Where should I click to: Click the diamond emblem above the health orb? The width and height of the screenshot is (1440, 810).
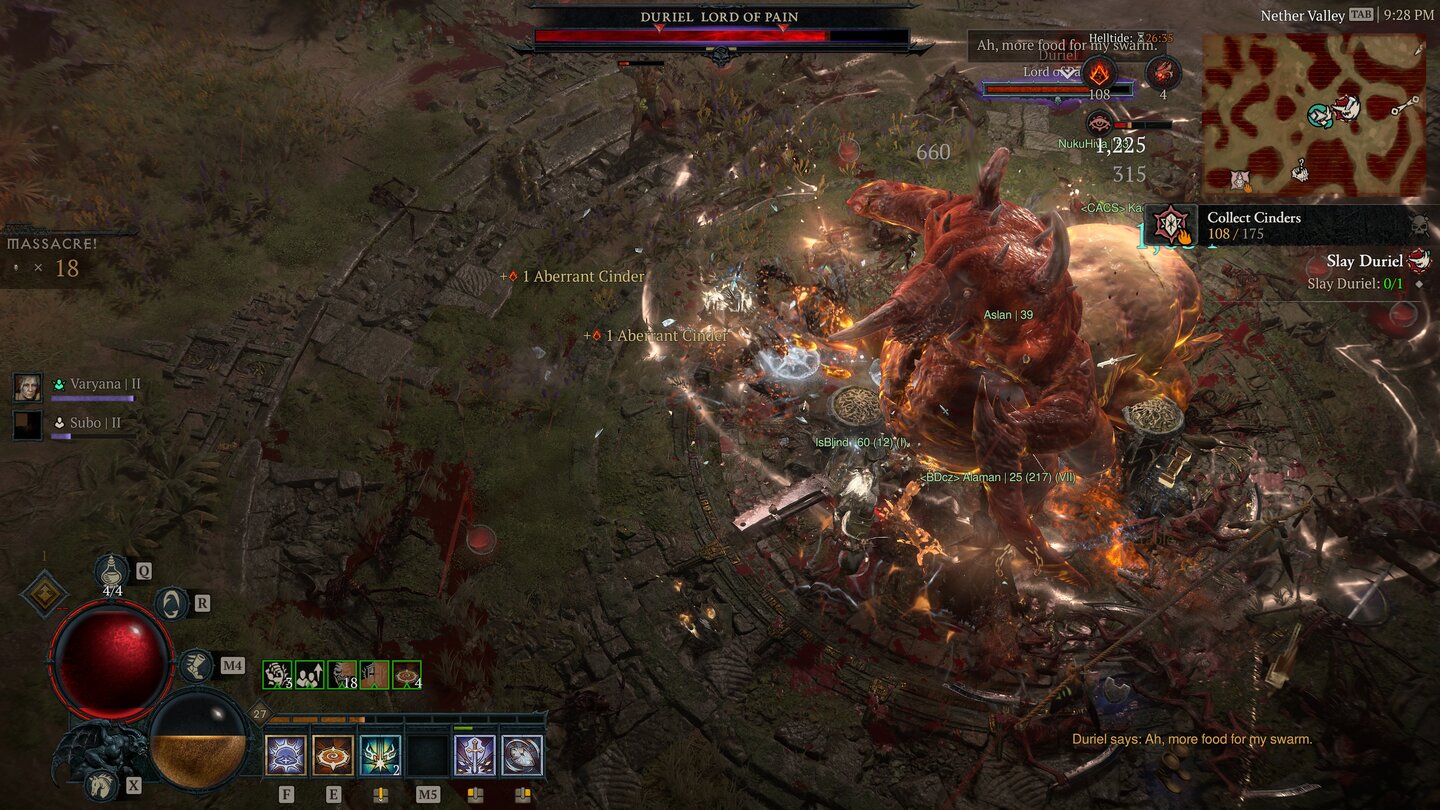[x=44, y=594]
